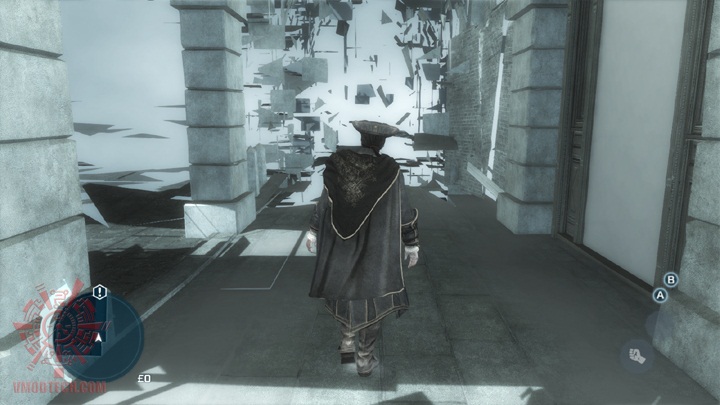Select the fist weapon icon
Screen dimensions: 720x405
click(635, 353)
